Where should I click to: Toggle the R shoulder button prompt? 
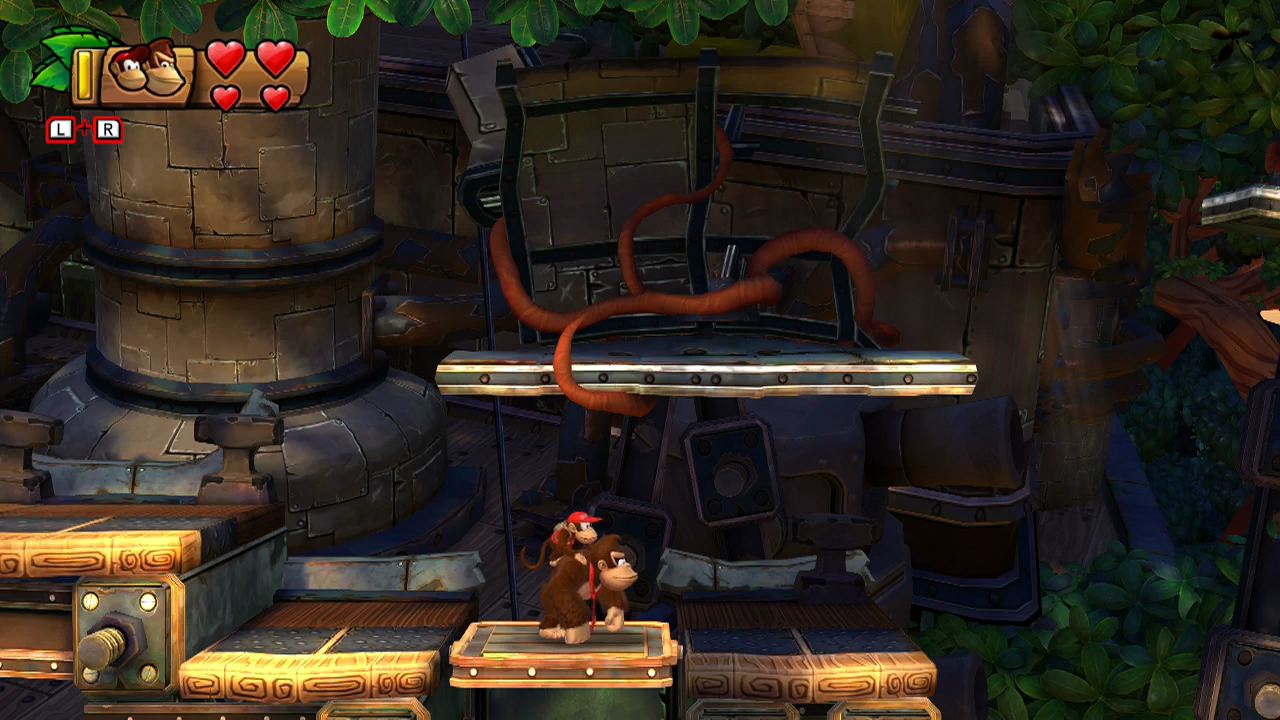(108, 128)
